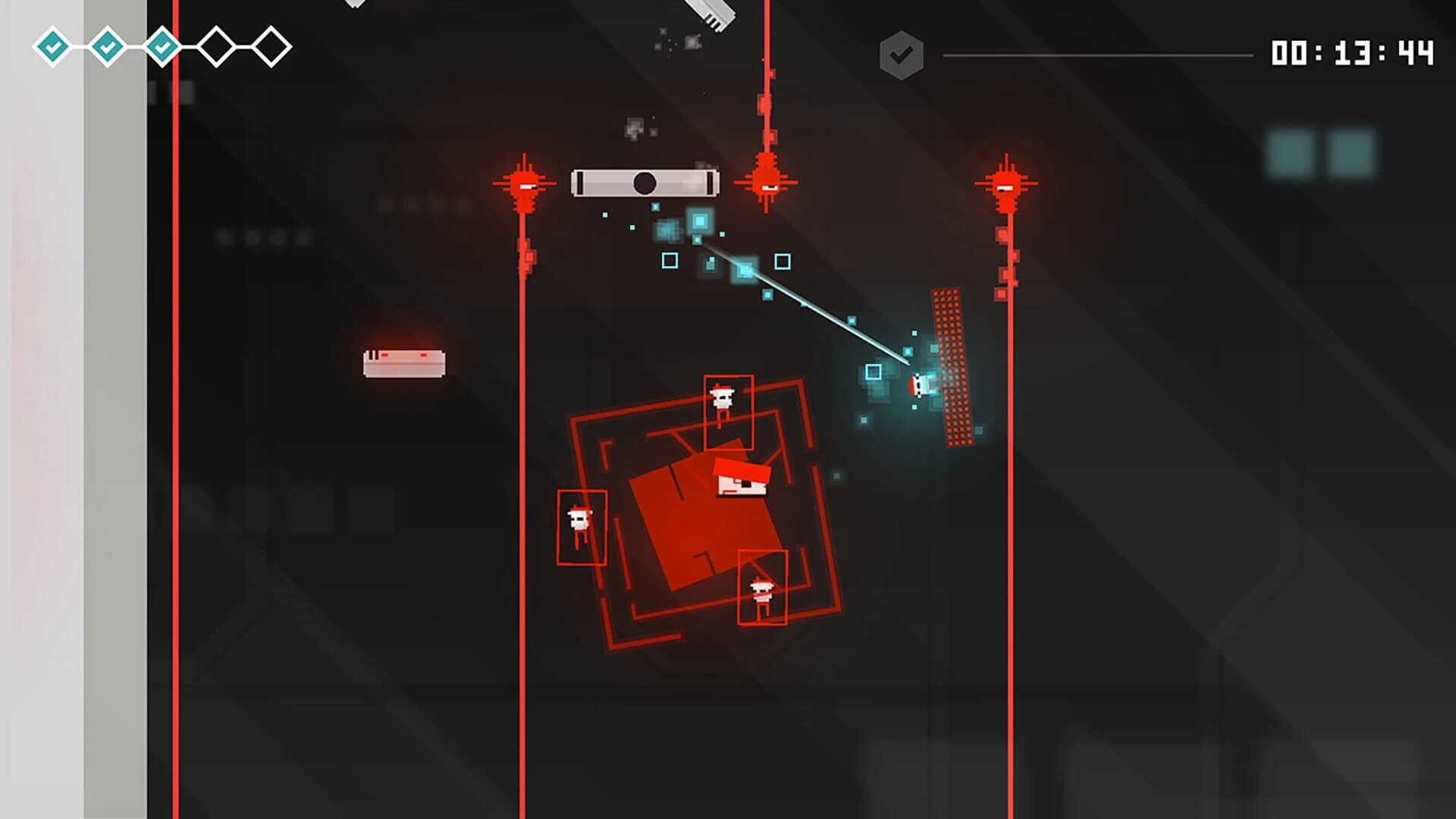The height and width of the screenshot is (819, 1456).
Task: Click the fourth unchecked checkpoint diamond
Action: [215, 45]
